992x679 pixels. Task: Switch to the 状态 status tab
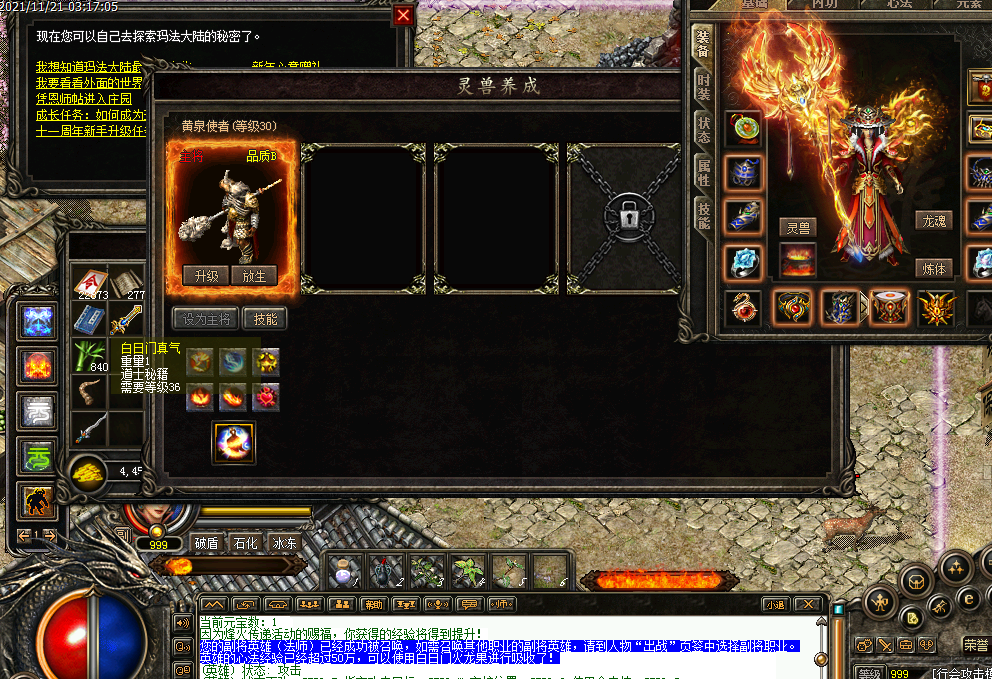point(703,129)
